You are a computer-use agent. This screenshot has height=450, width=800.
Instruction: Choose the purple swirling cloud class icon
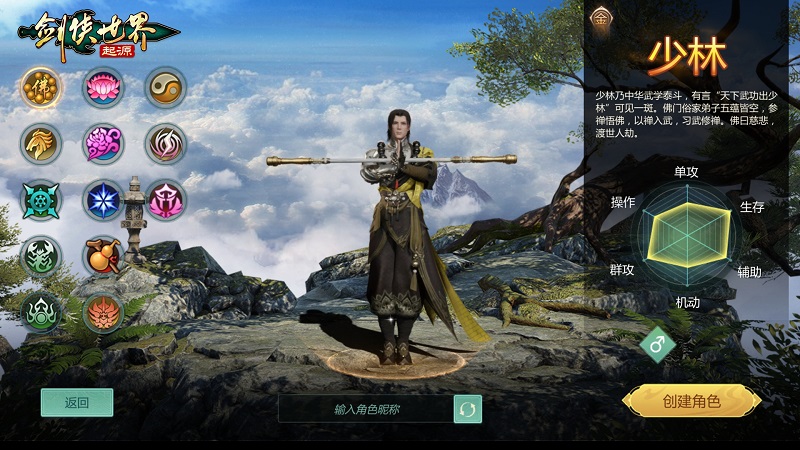pyautogui.click(x=103, y=144)
